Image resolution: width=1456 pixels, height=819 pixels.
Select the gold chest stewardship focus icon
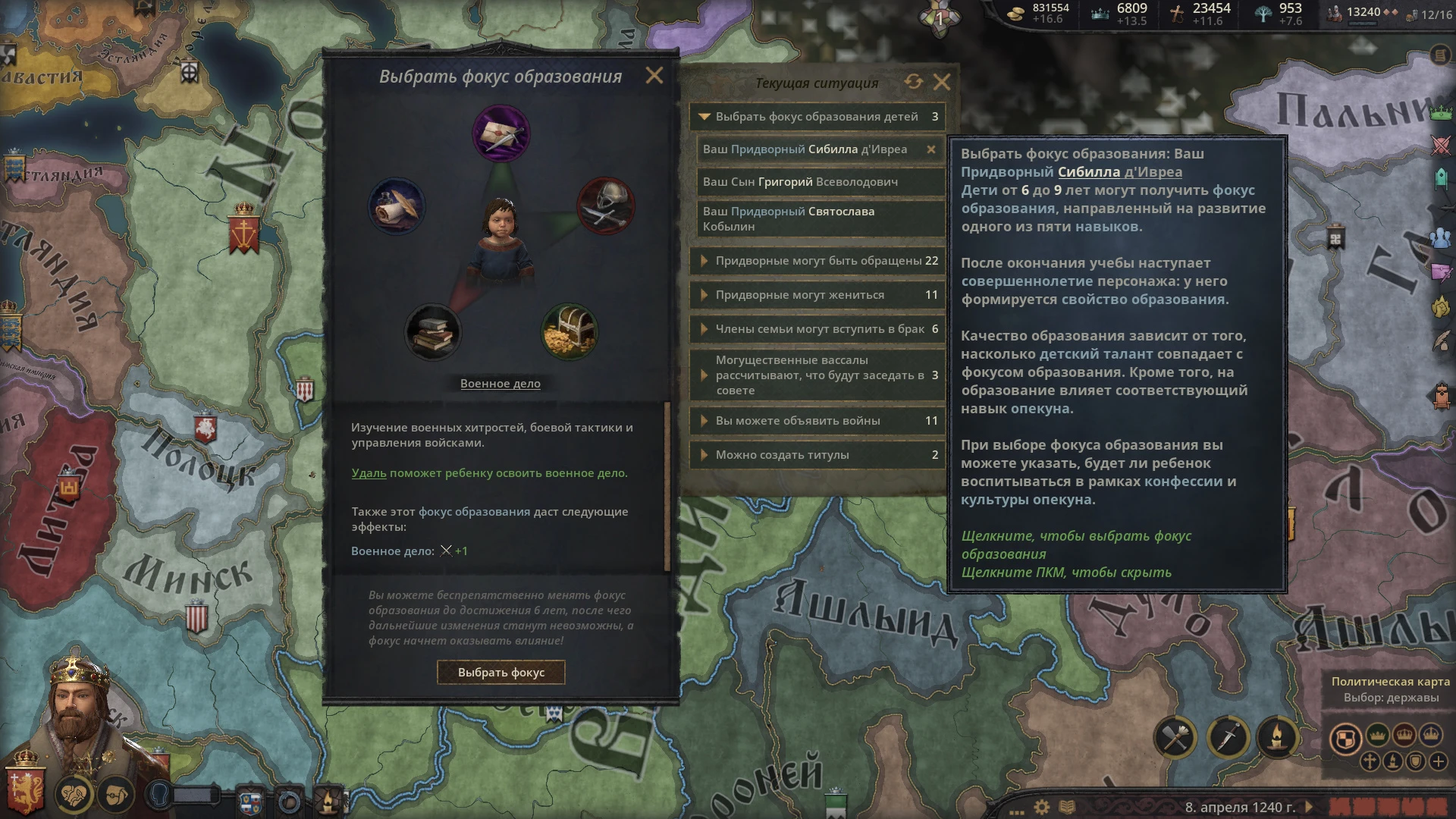point(569,331)
